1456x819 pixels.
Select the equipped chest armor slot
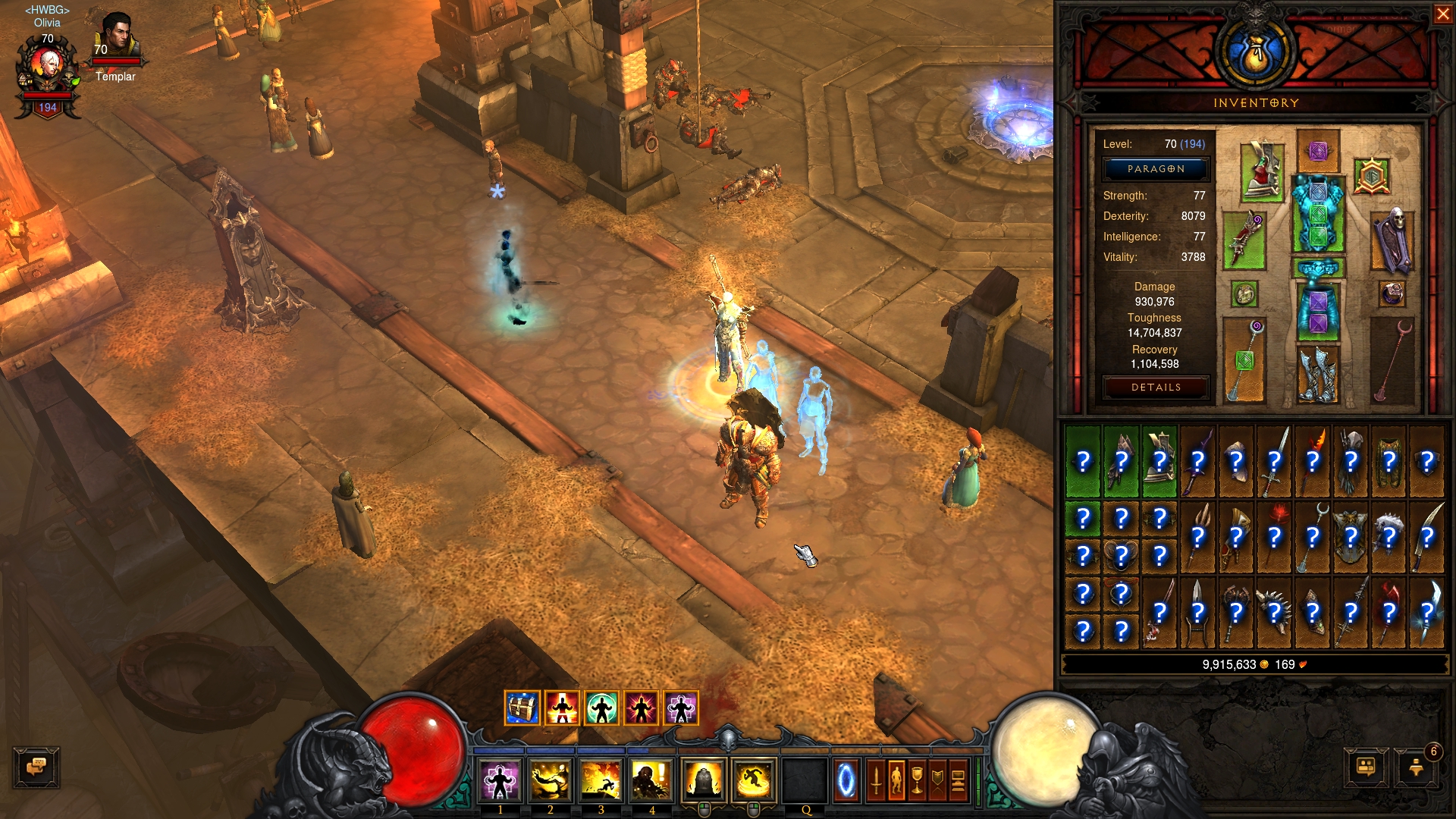(x=1318, y=214)
